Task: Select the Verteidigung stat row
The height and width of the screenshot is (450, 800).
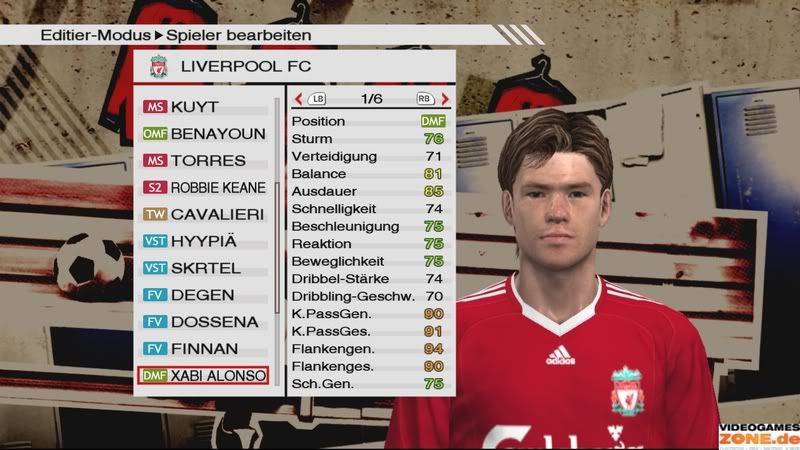Action: pos(367,156)
